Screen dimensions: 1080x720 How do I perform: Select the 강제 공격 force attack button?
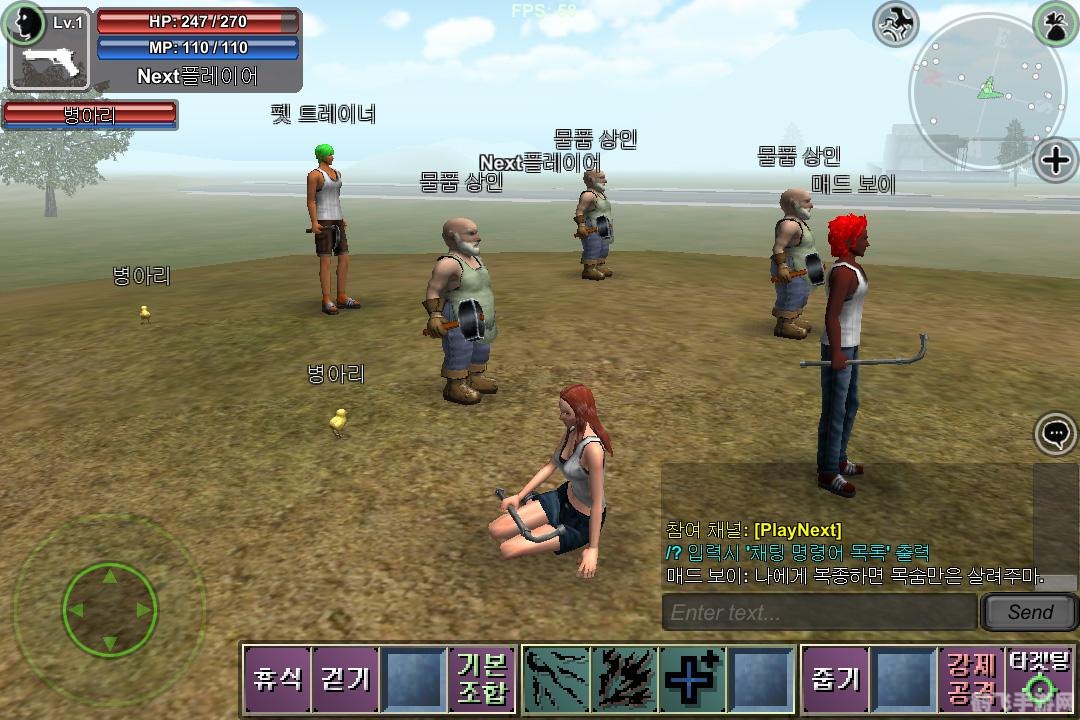(971, 679)
